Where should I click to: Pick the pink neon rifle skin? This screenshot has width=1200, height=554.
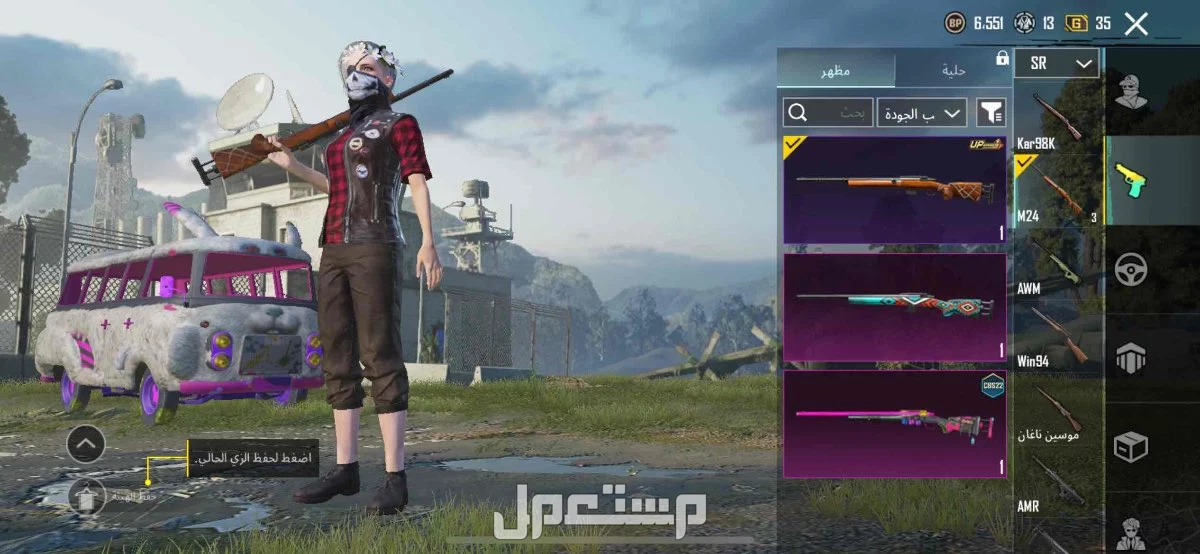pyautogui.click(x=894, y=424)
